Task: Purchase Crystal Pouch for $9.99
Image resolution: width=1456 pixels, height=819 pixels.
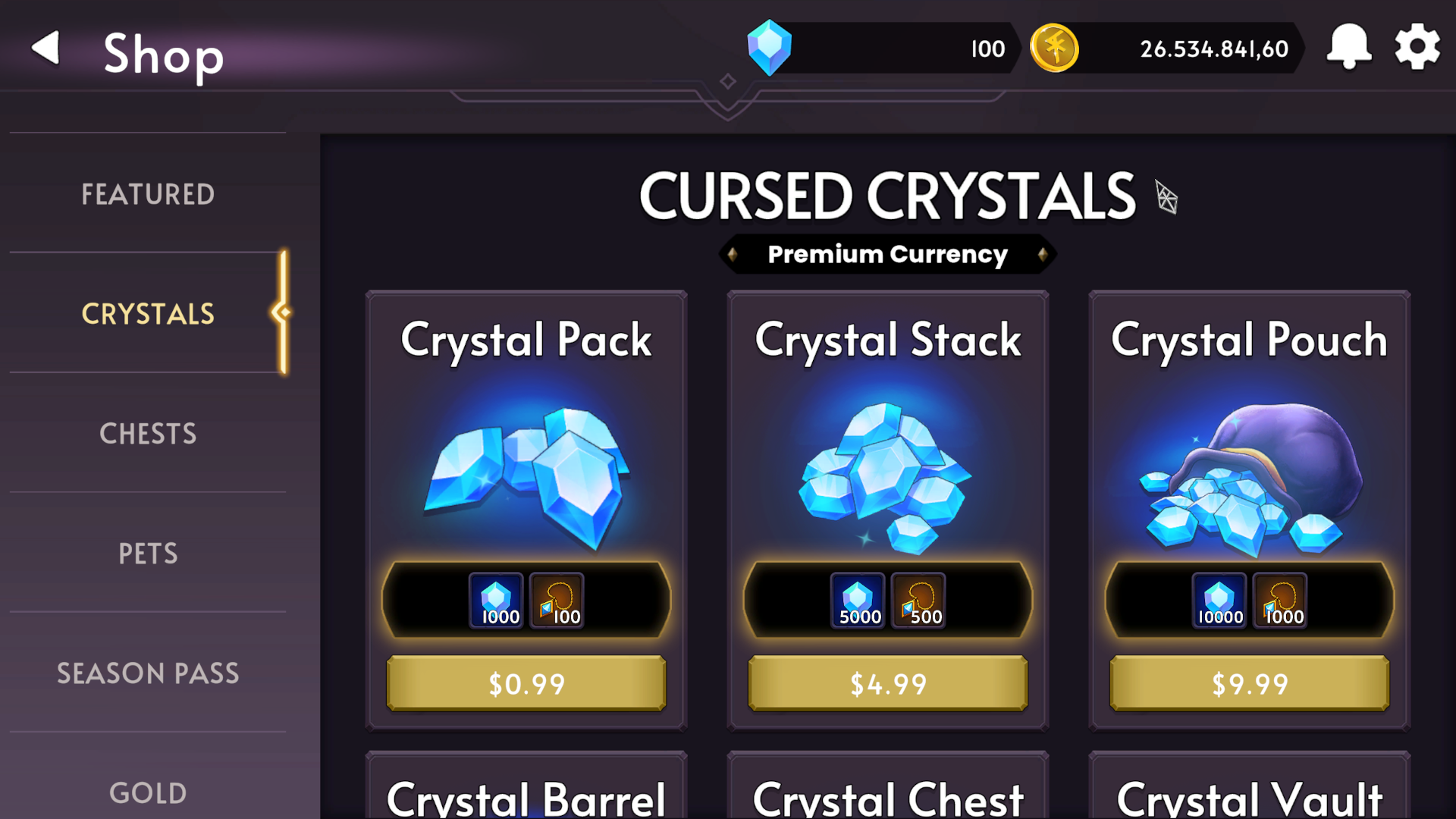Action: point(1248,683)
